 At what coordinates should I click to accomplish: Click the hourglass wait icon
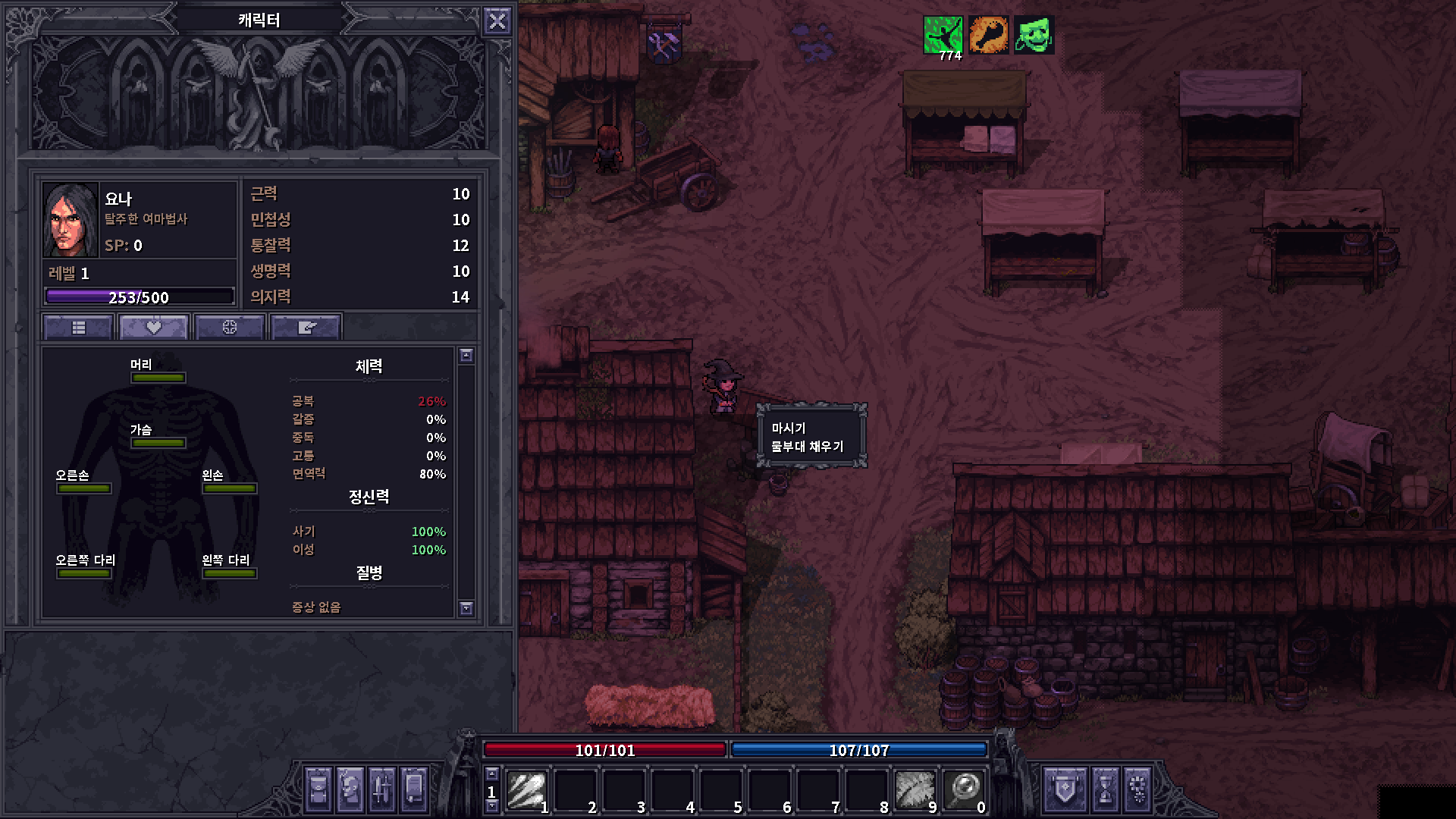tap(1106, 789)
